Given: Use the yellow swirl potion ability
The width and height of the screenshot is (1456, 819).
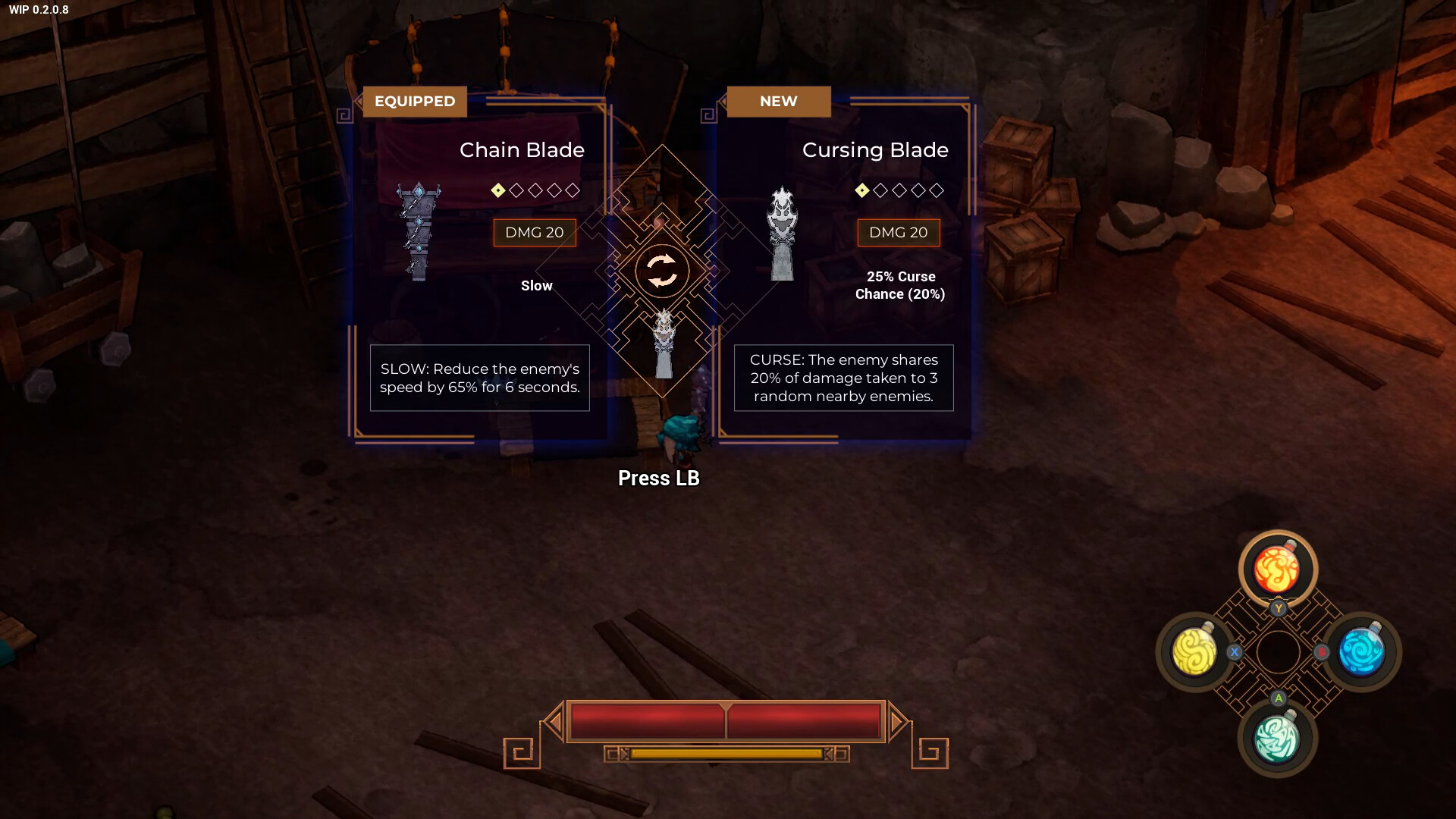Looking at the screenshot, I should pyautogui.click(x=1195, y=651).
